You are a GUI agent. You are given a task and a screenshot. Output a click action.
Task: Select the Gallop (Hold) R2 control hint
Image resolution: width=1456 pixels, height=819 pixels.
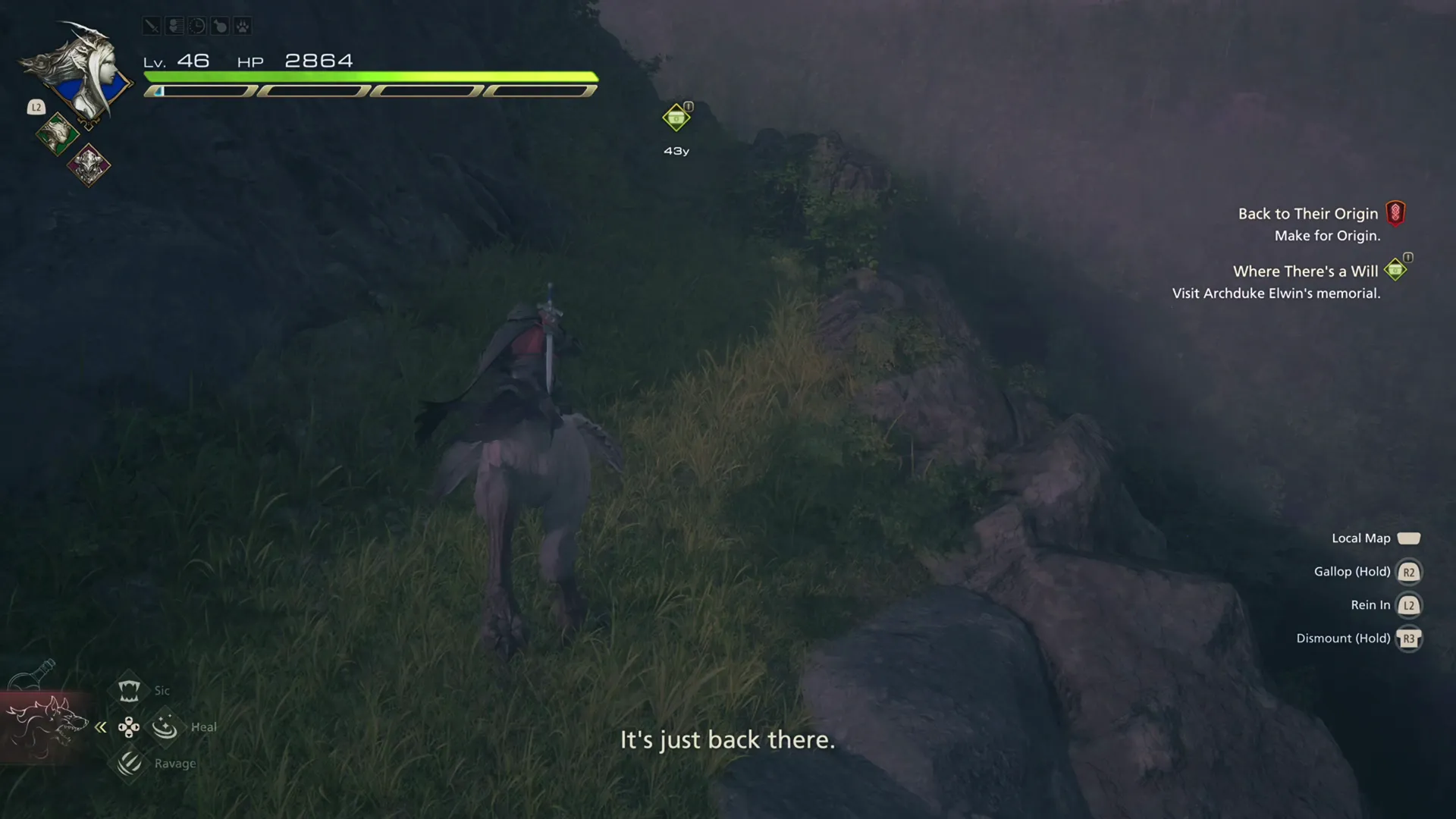pyautogui.click(x=1409, y=572)
